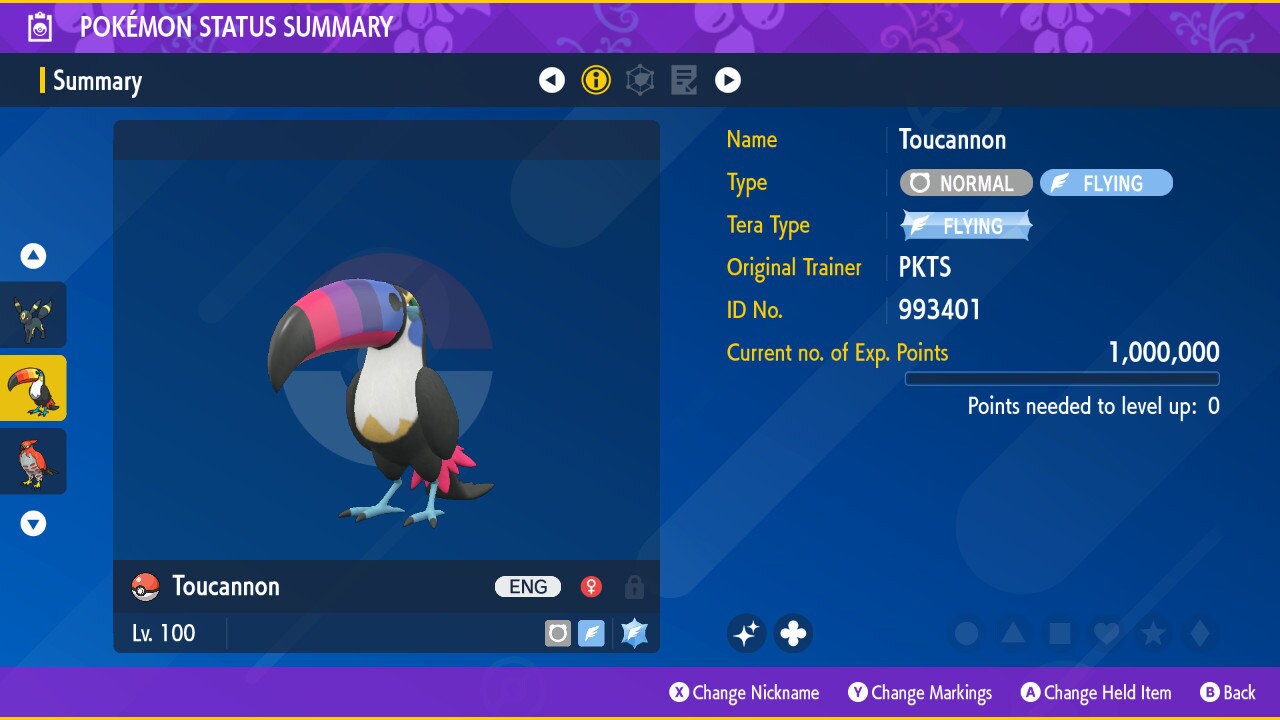
Task: Toggle the heart marking
Action: click(x=1106, y=633)
